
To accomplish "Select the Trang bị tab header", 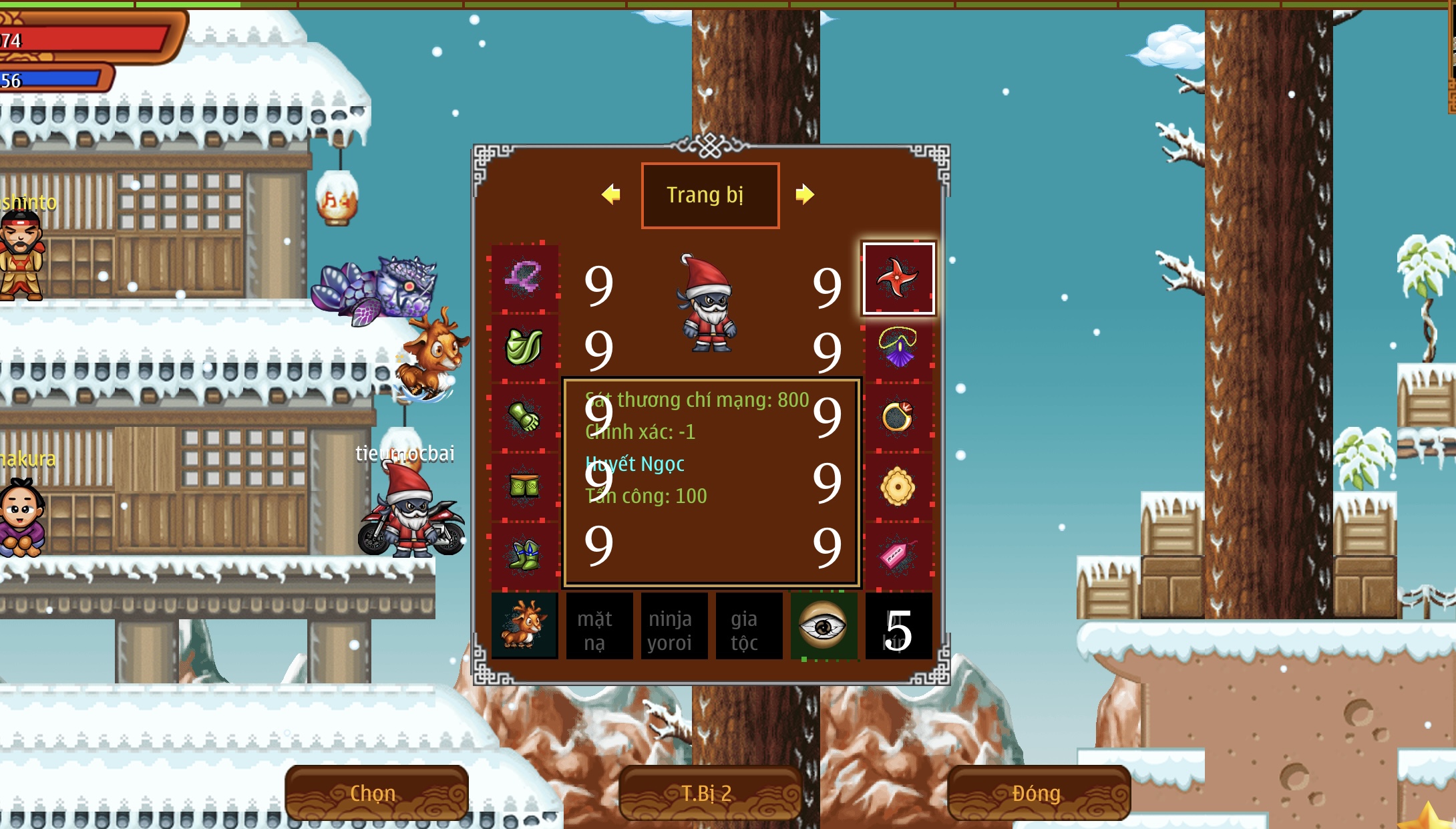I will (x=710, y=195).
